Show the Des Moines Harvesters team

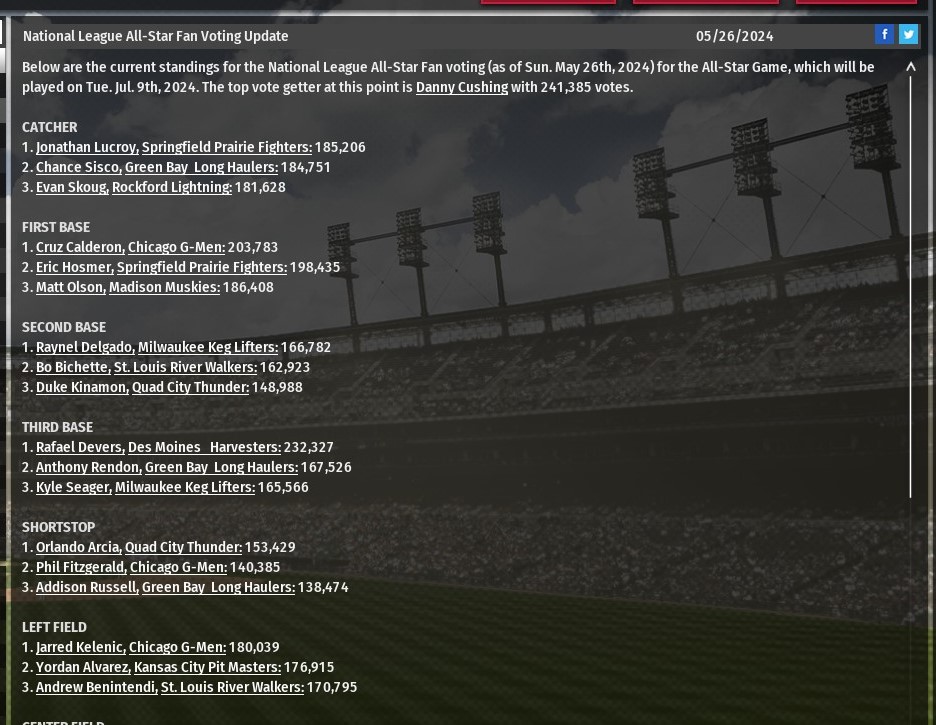(x=204, y=447)
